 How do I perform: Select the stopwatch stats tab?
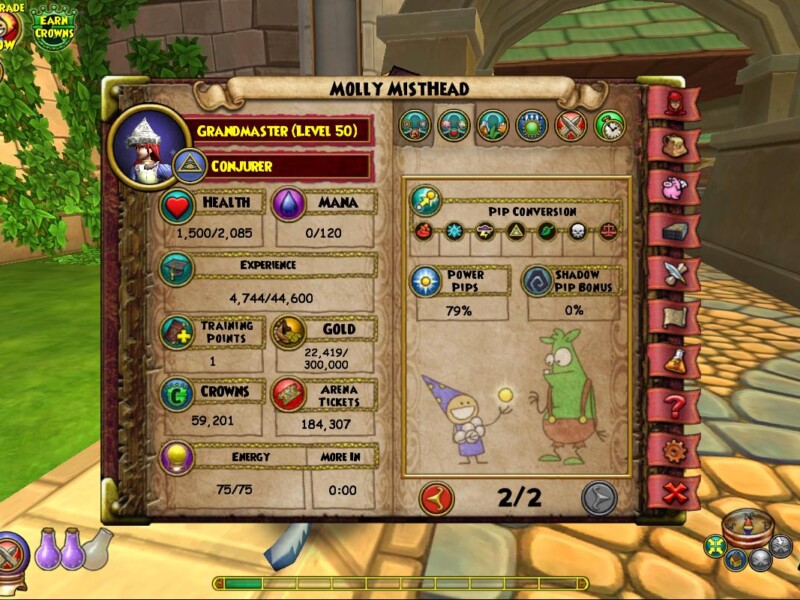(609, 125)
